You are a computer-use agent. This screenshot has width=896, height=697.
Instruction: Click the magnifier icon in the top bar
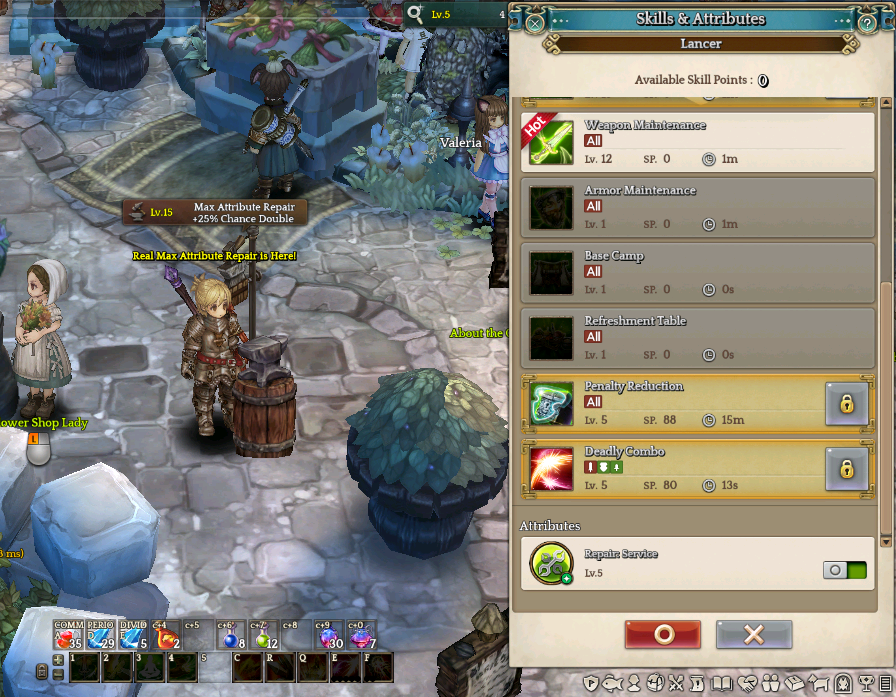coord(415,14)
